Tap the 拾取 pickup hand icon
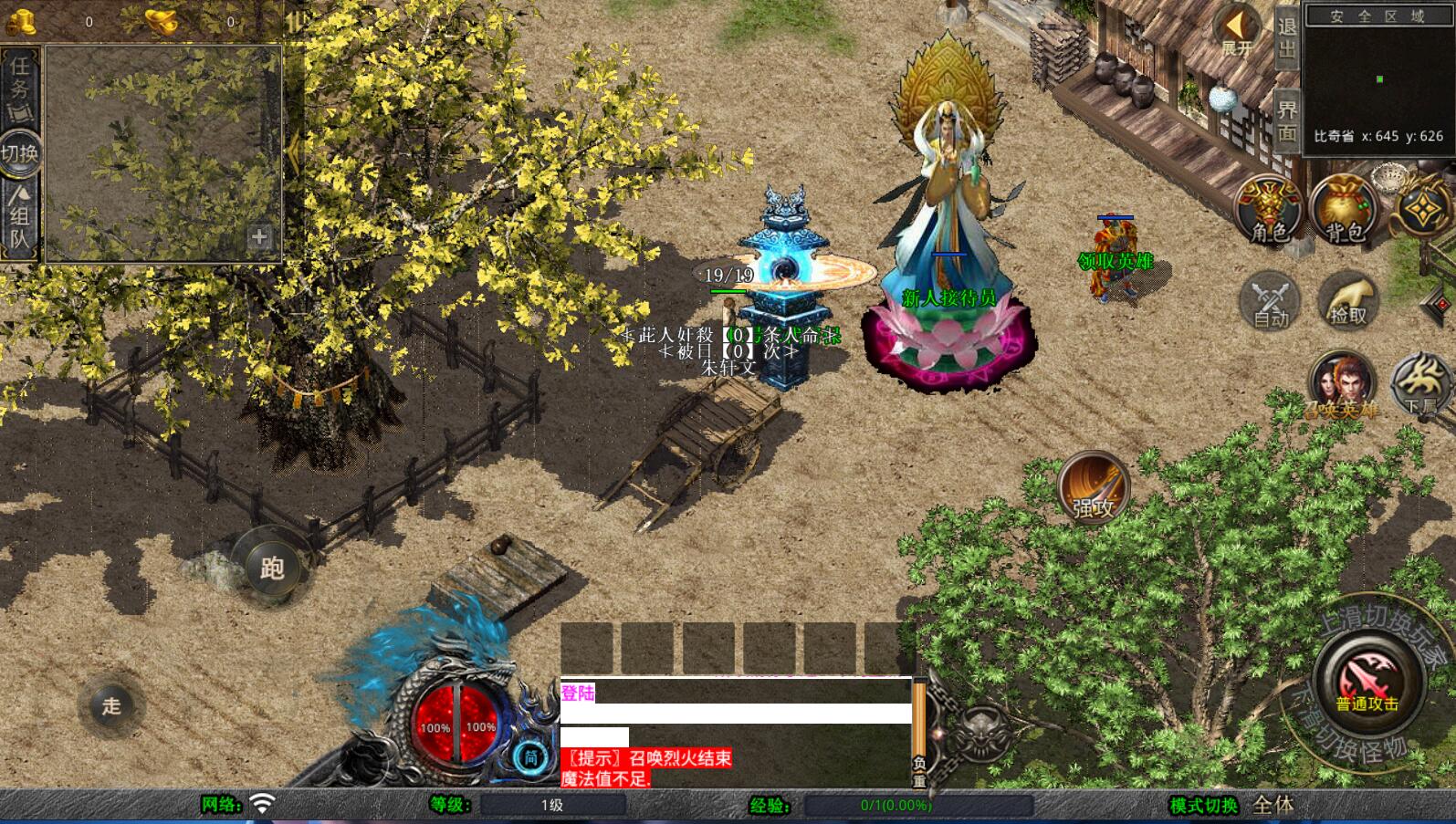The image size is (1456, 824). 1347,300
